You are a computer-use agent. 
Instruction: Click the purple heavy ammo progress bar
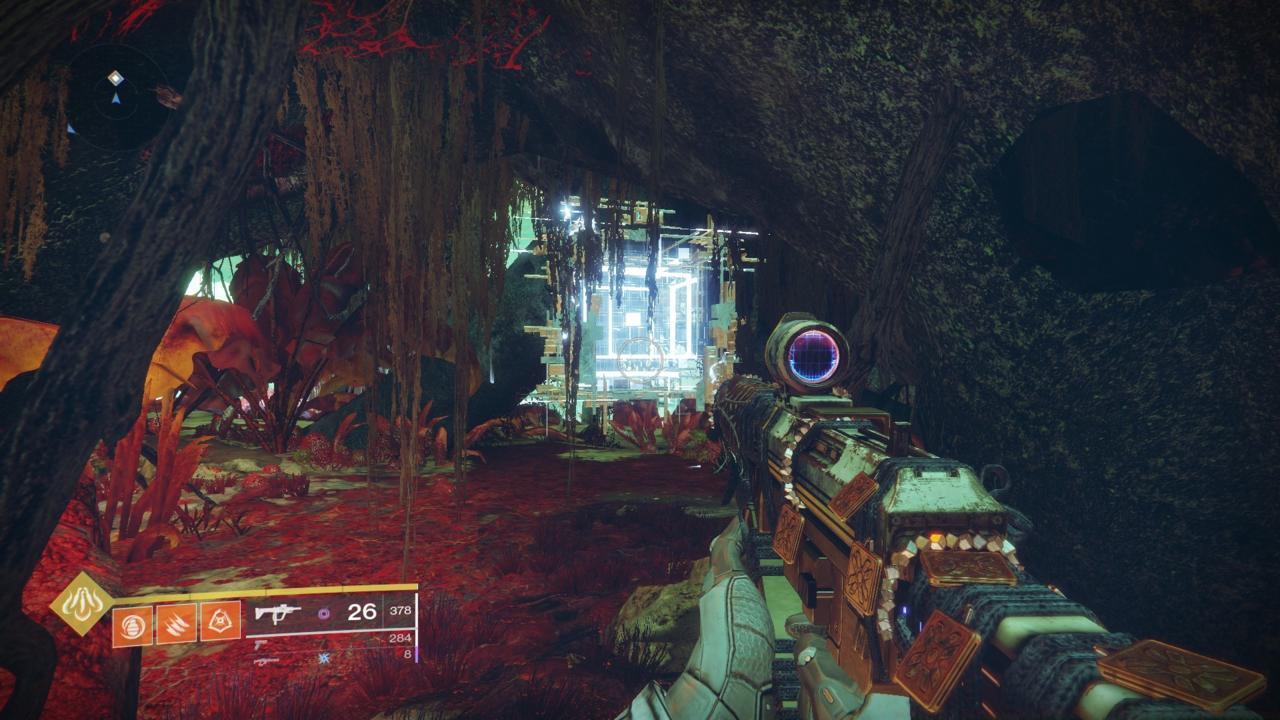(x=416, y=655)
